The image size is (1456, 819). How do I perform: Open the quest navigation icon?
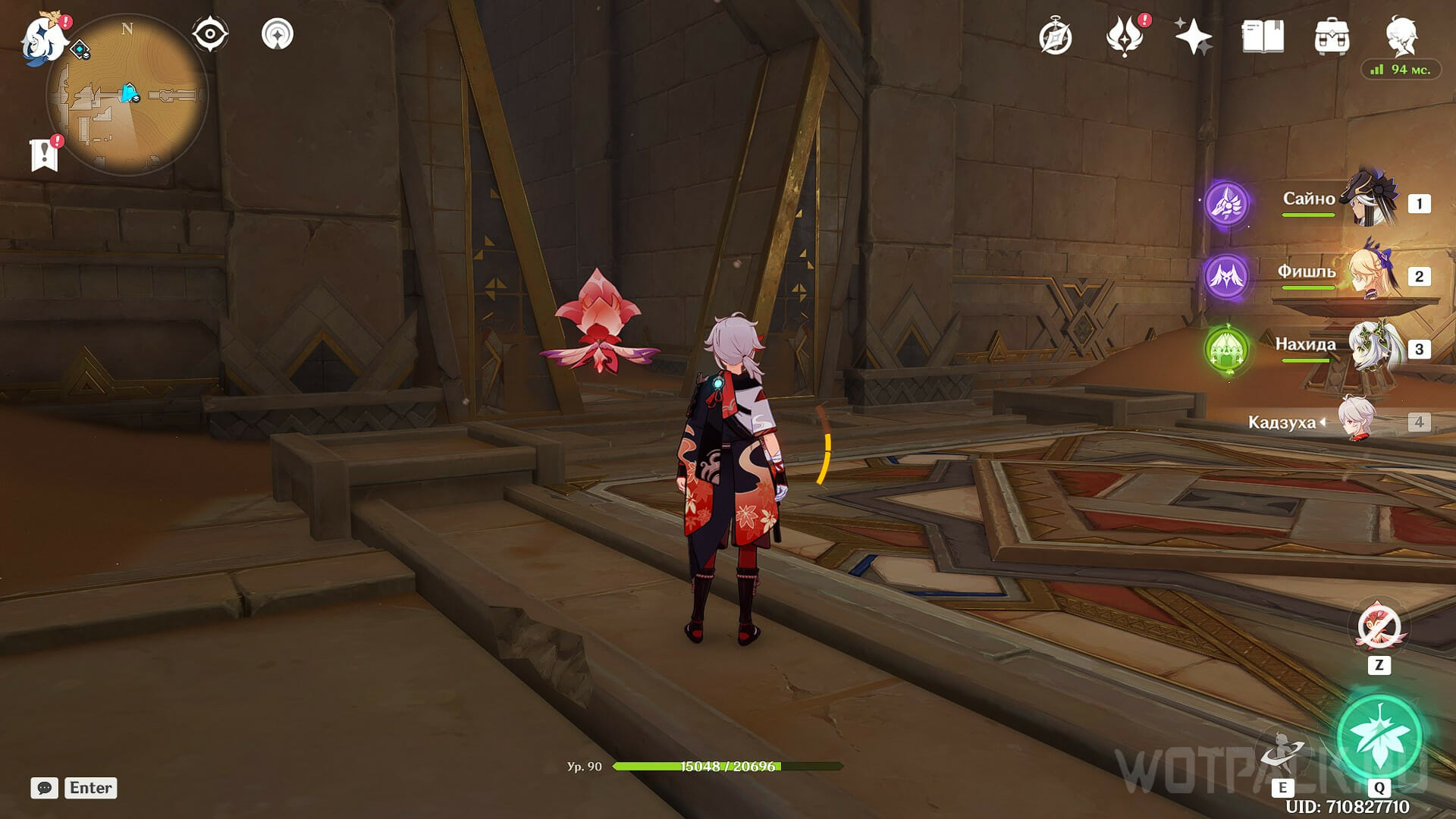[278, 34]
